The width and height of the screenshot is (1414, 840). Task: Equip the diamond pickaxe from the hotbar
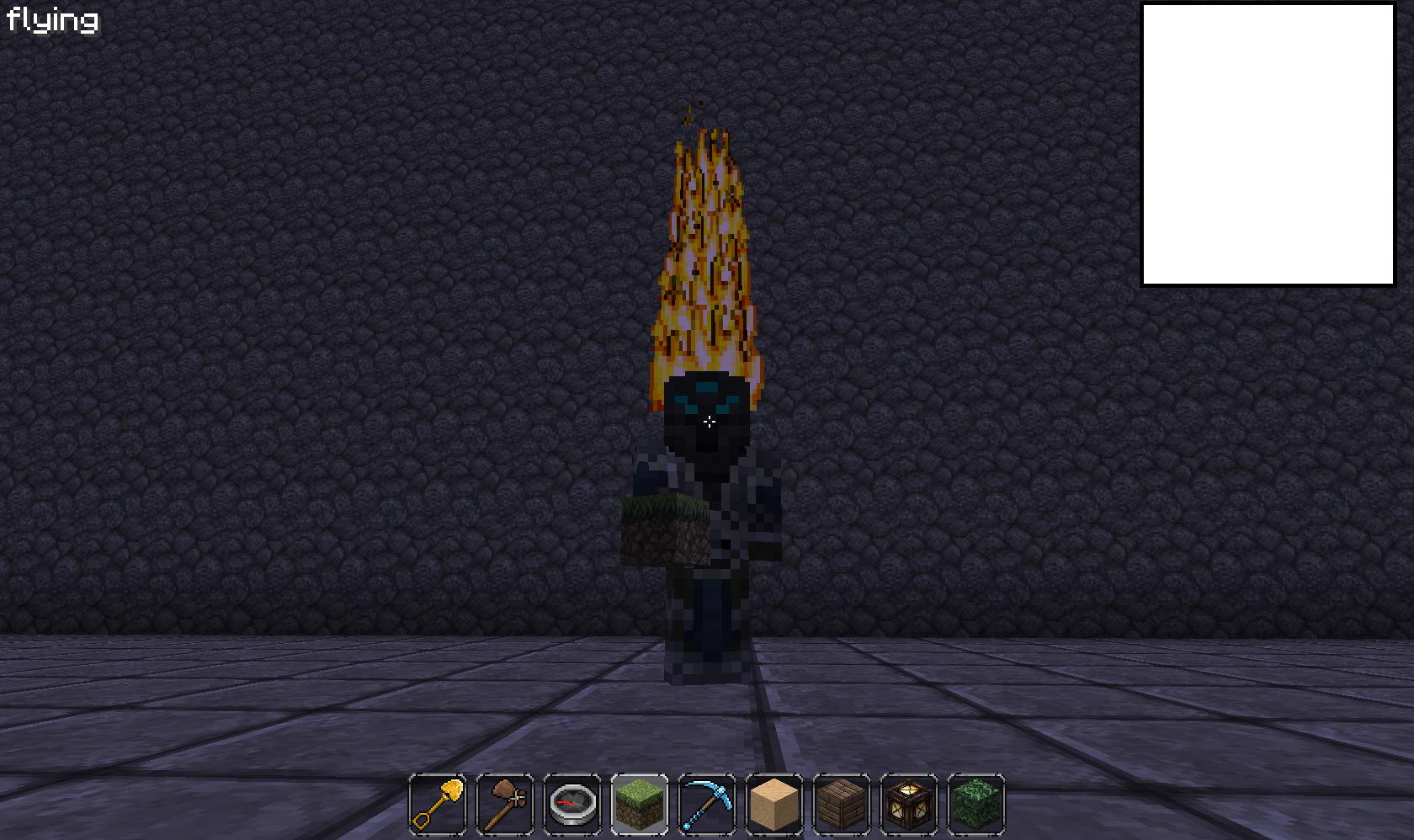tap(707, 804)
